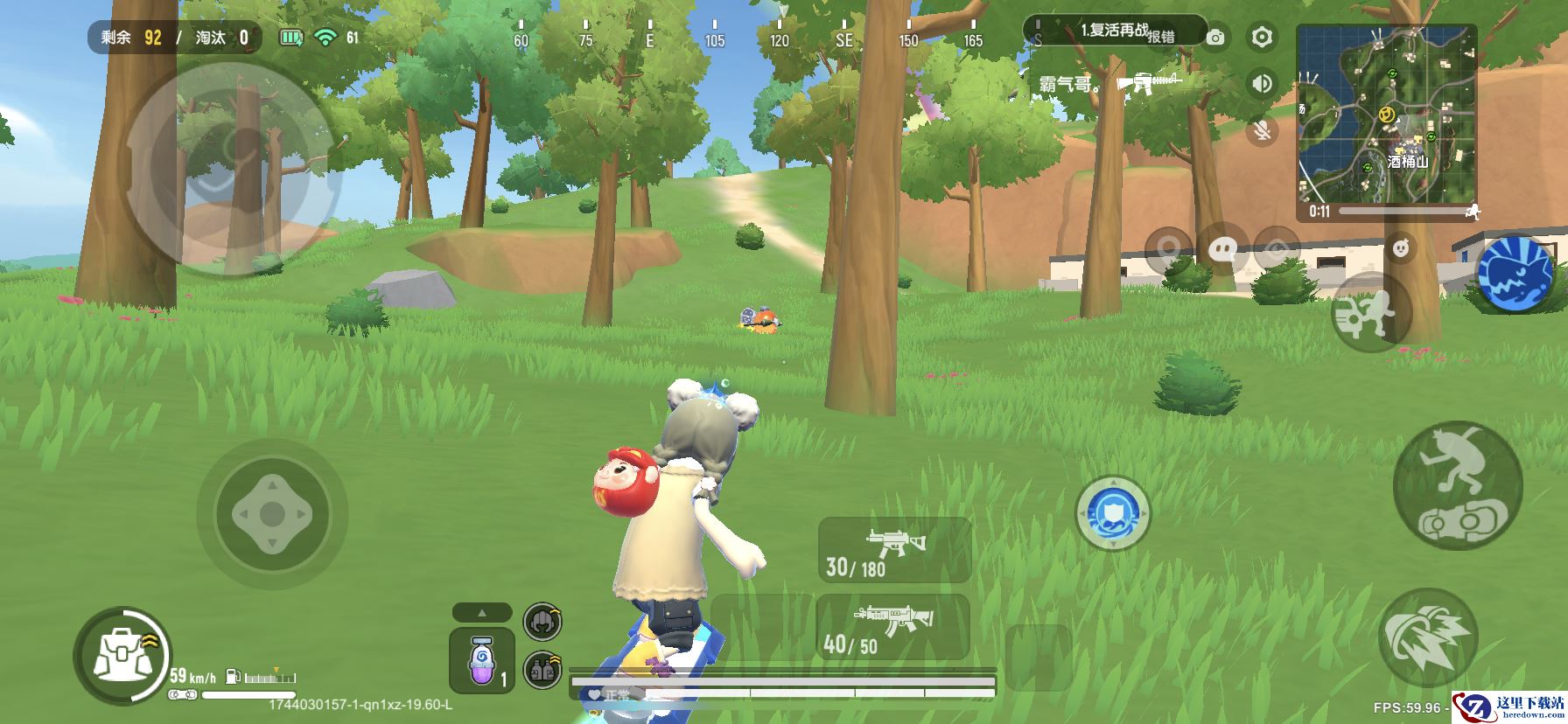Viewport: 1568px width, 724px height.
Task: Open the chat speech bubble button
Action: [x=1221, y=250]
